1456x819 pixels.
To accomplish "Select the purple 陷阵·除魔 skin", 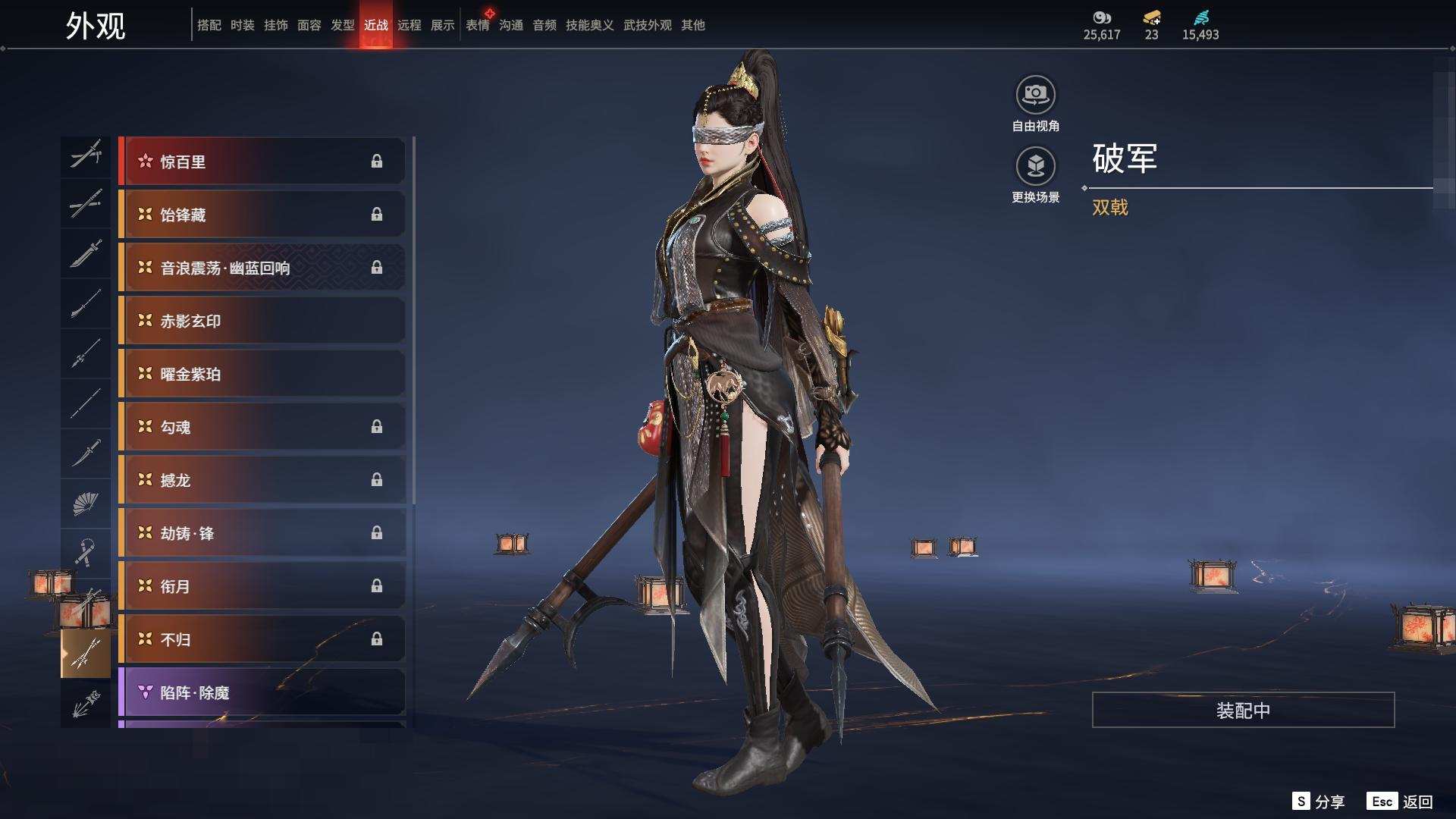I will (262, 692).
